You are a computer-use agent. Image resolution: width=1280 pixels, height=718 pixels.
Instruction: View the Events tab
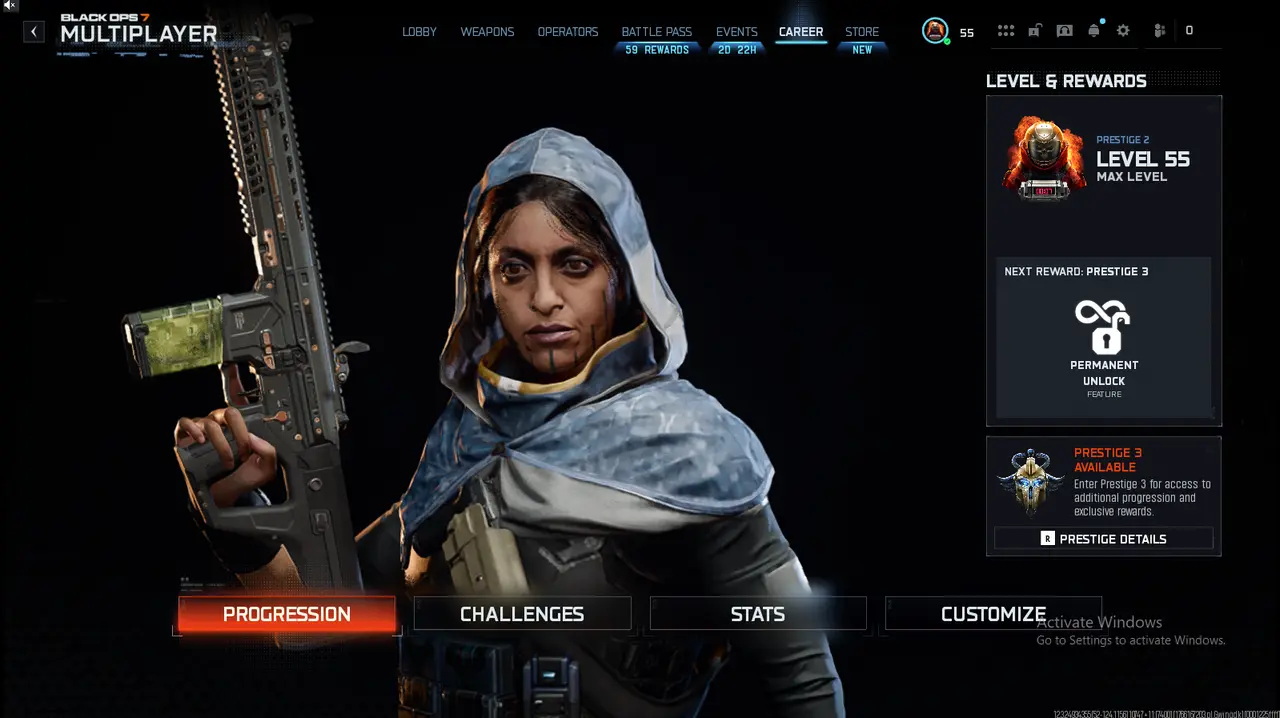point(737,32)
